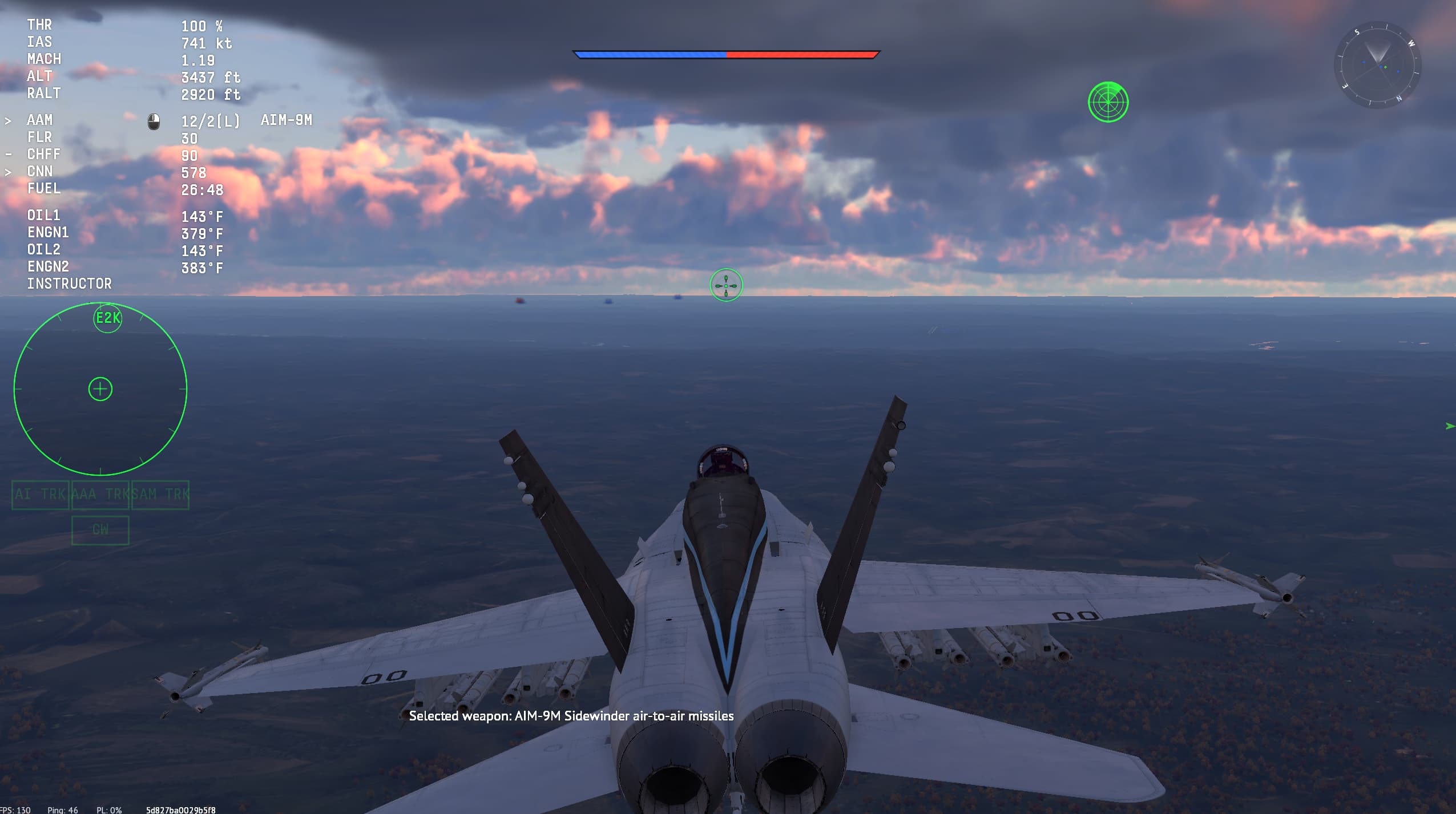Click the SAM TRK indicator box

(160, 495)
